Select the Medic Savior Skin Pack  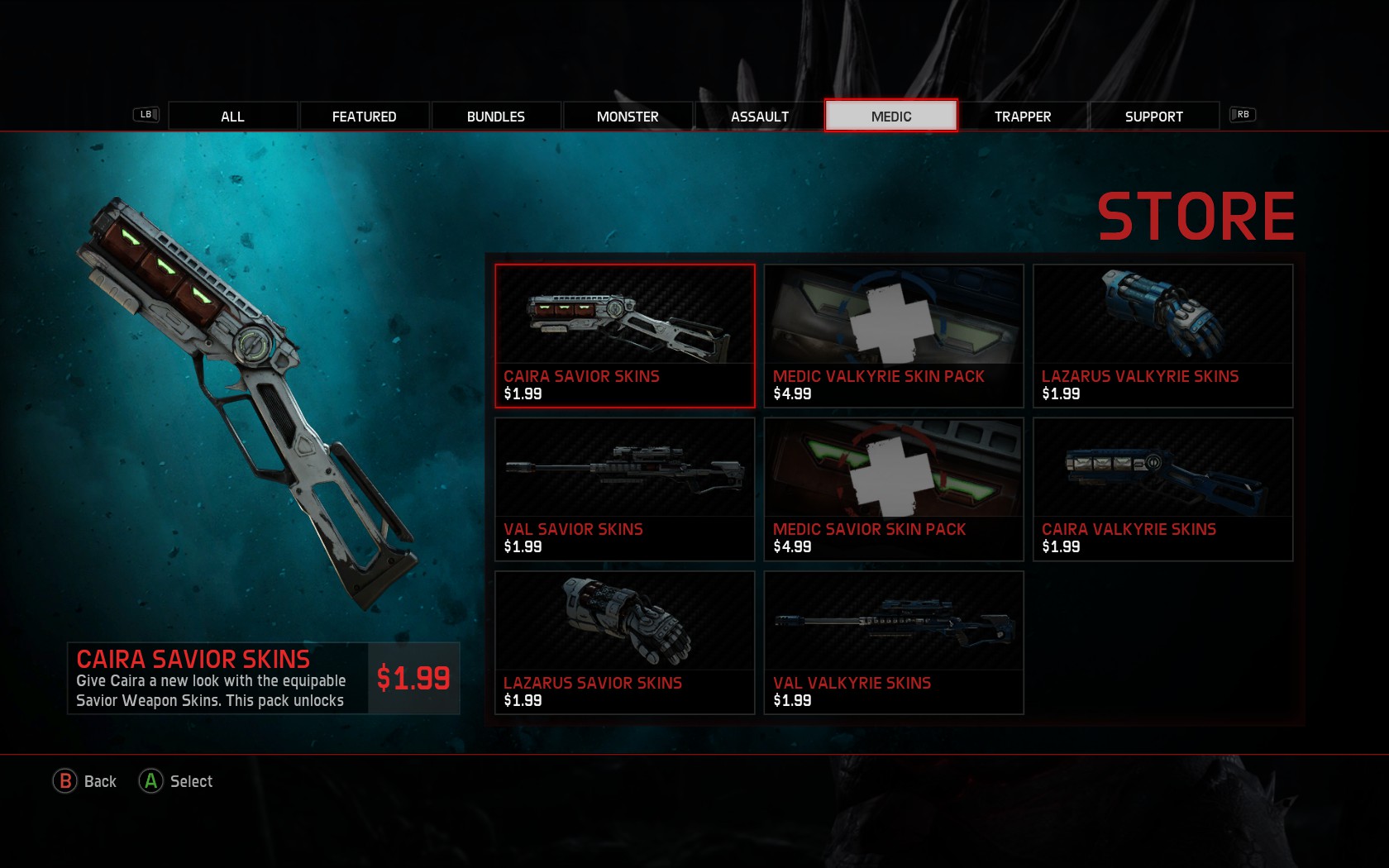[x=893, y=488]
